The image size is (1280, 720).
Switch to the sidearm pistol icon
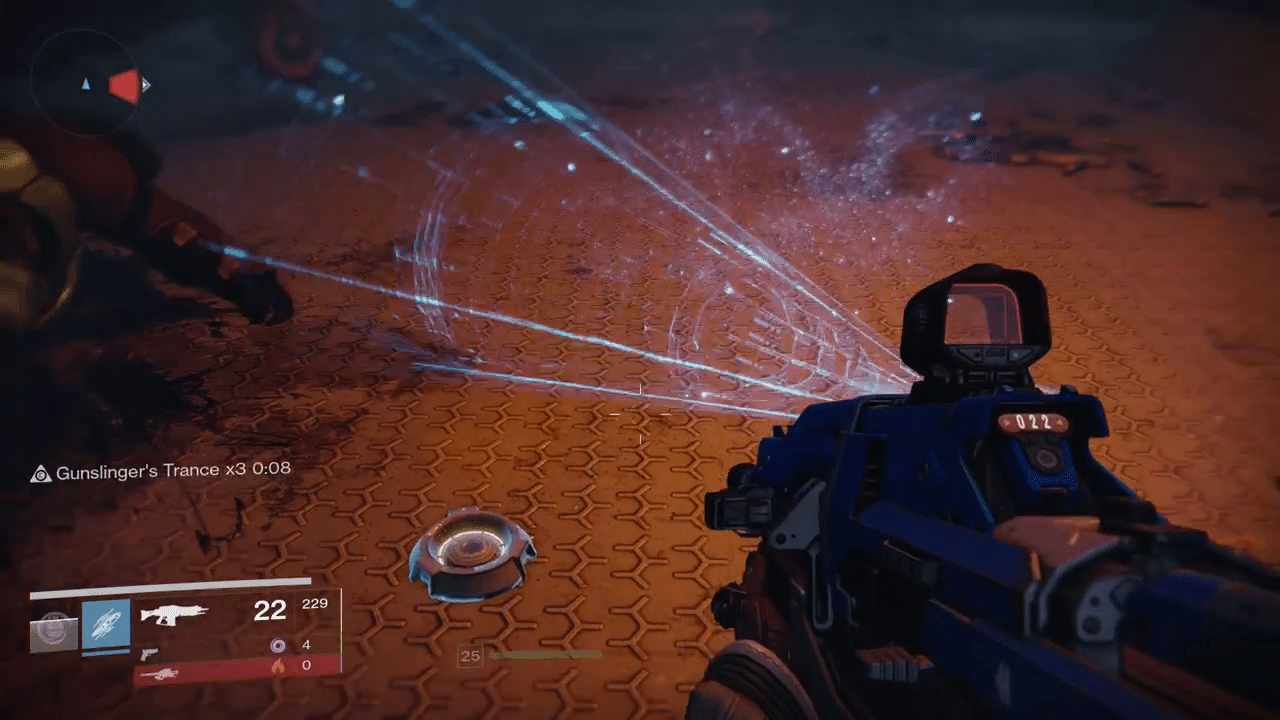[x=149, y=654]
